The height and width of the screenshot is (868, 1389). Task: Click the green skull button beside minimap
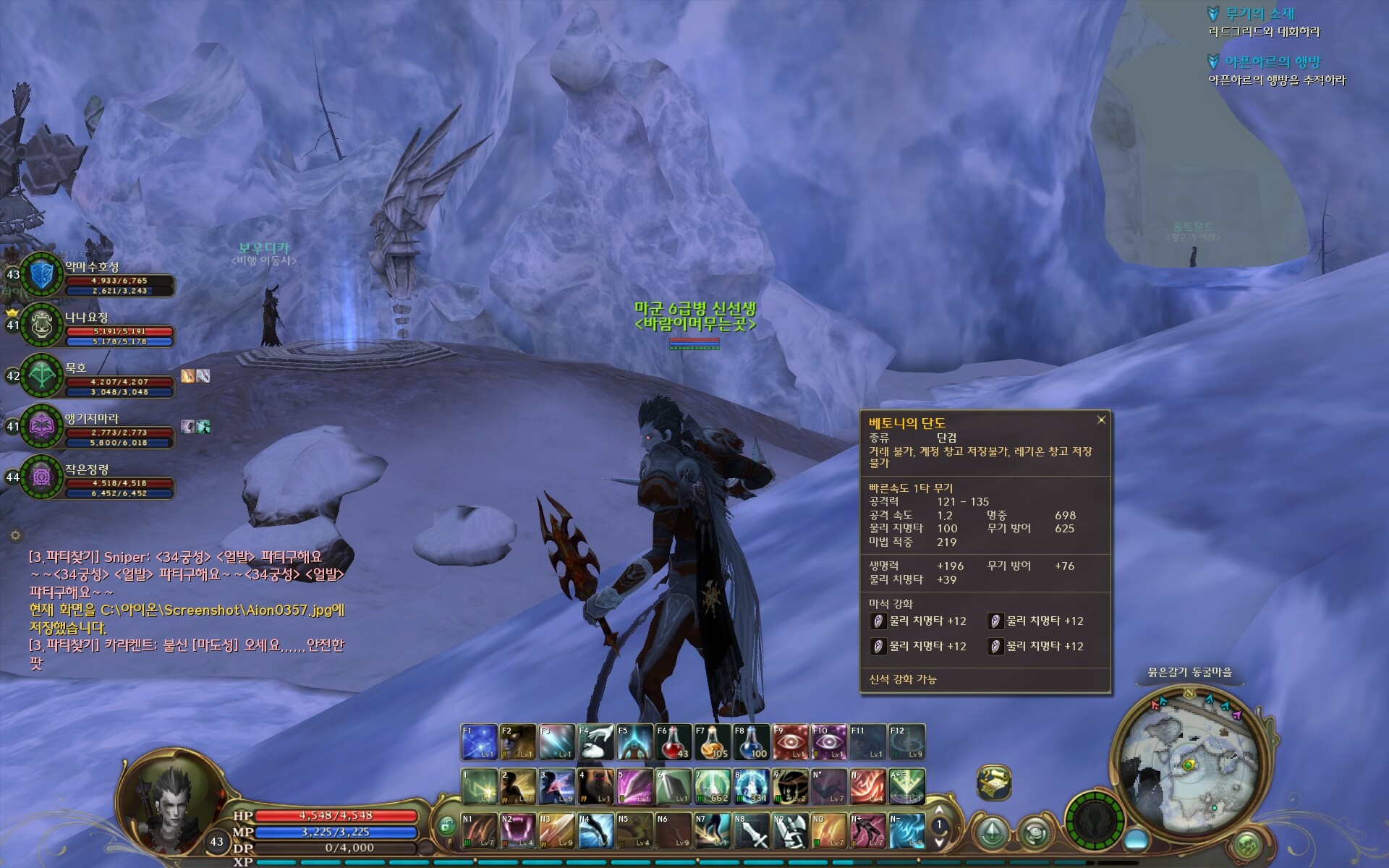coord(1247,845)
